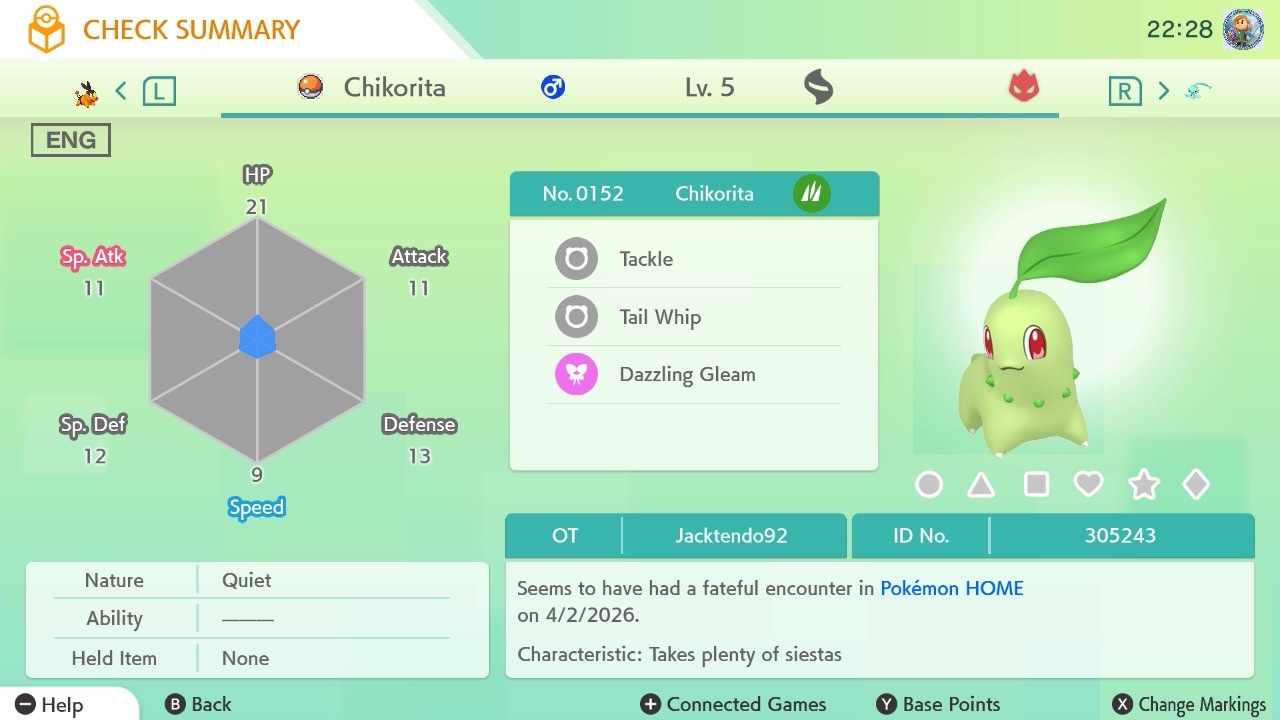
Task: Choose the Dazzling Gleam move
Action: coord(694,375)
